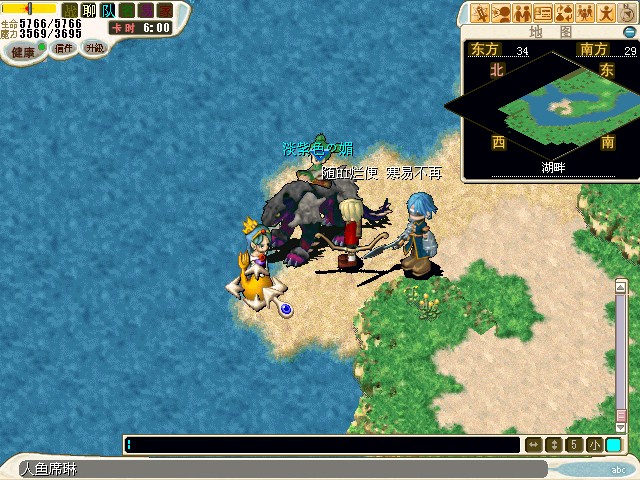Screen dimensions: 640x480
Task: Toggle the 战 battle mode button
Action: pos(68,10)
